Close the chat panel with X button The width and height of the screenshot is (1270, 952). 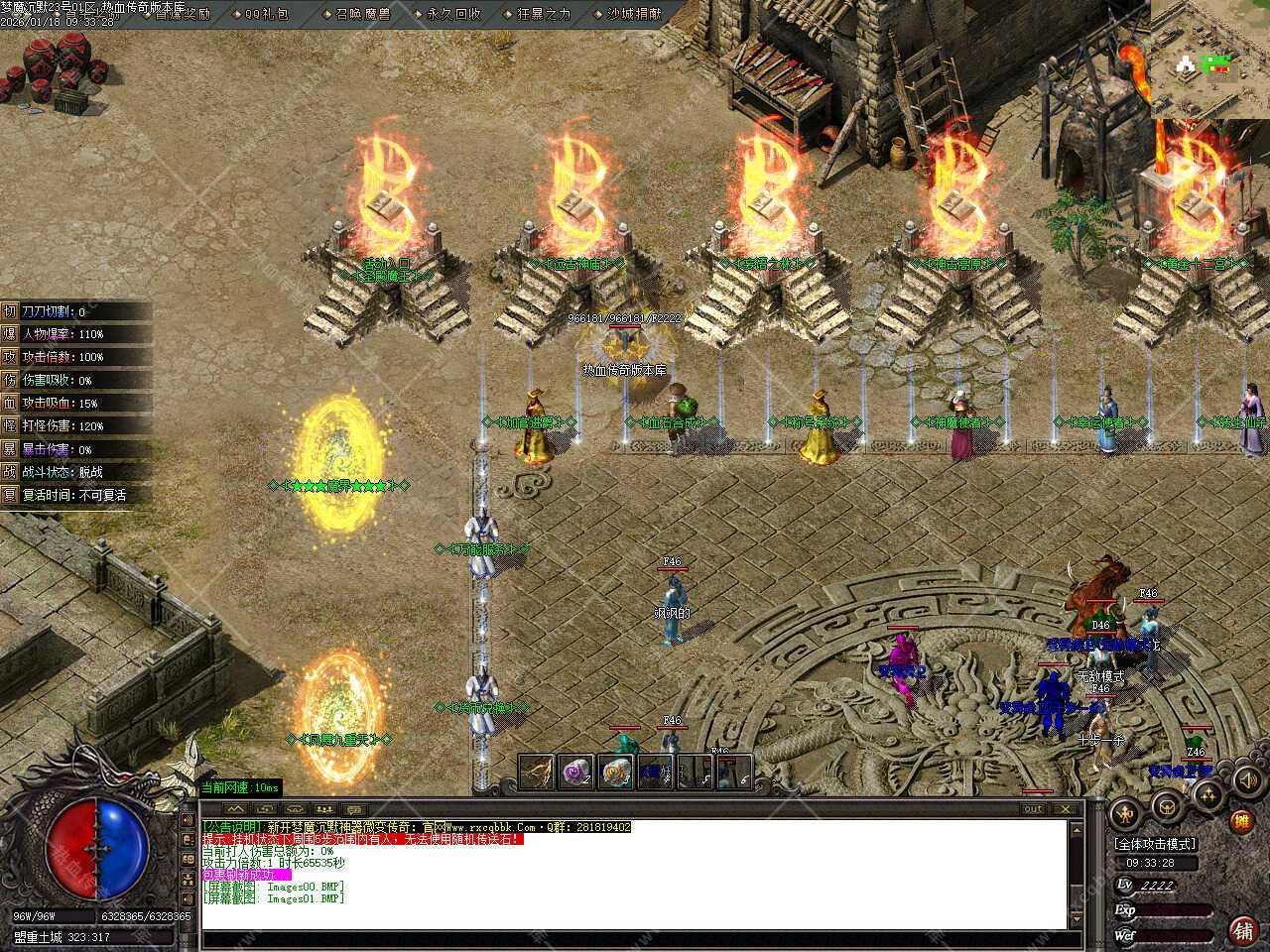(1066, 809)
